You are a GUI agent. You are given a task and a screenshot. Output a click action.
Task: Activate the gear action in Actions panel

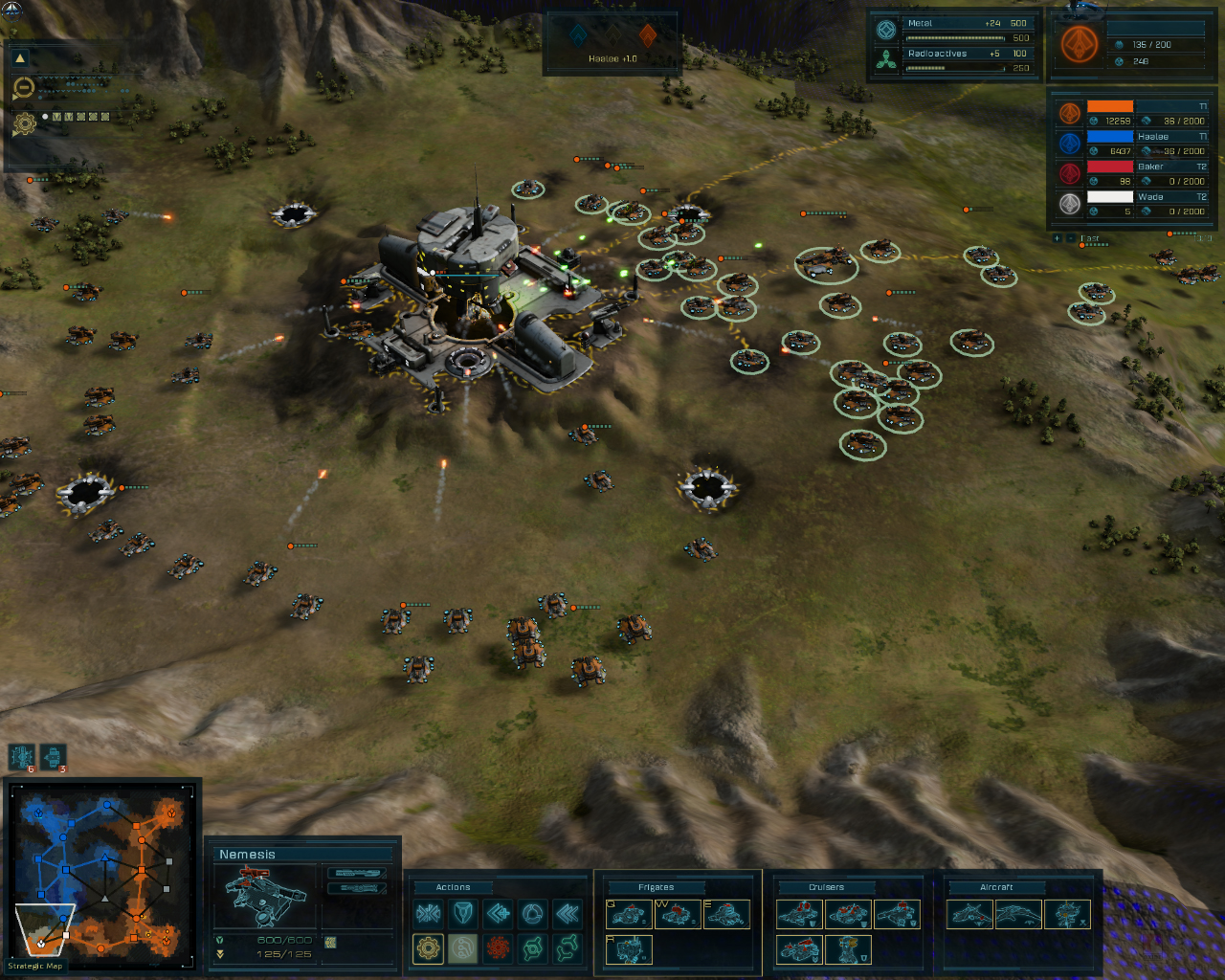[x=428, y=948]
